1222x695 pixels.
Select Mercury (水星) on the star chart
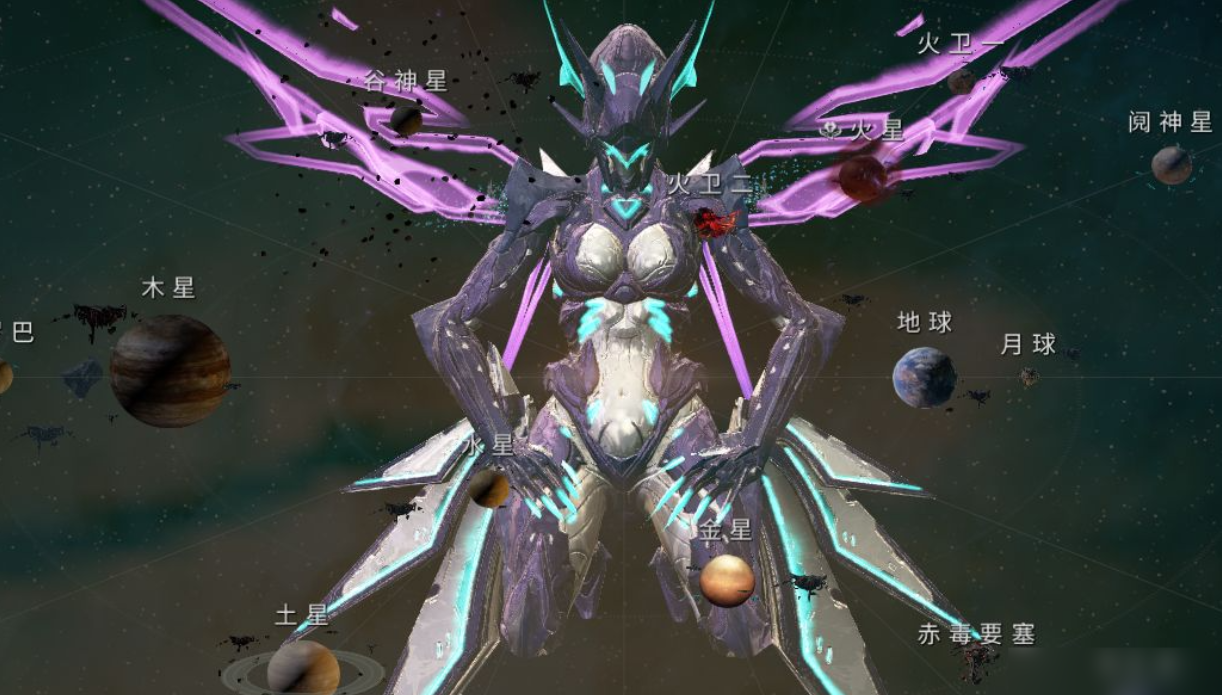click(x=490, y=488)
